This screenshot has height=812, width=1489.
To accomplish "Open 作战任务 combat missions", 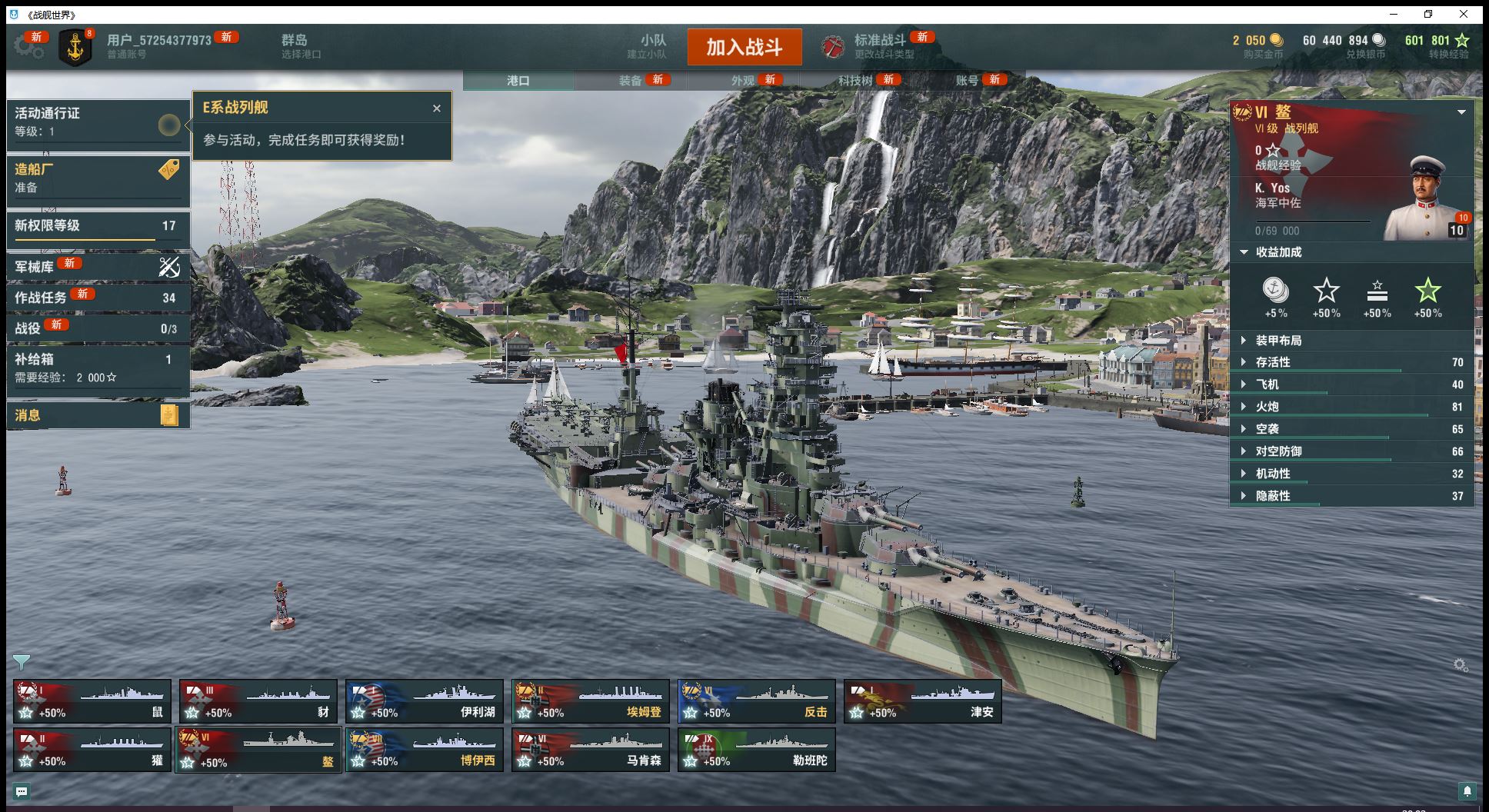I will point(98,298).
